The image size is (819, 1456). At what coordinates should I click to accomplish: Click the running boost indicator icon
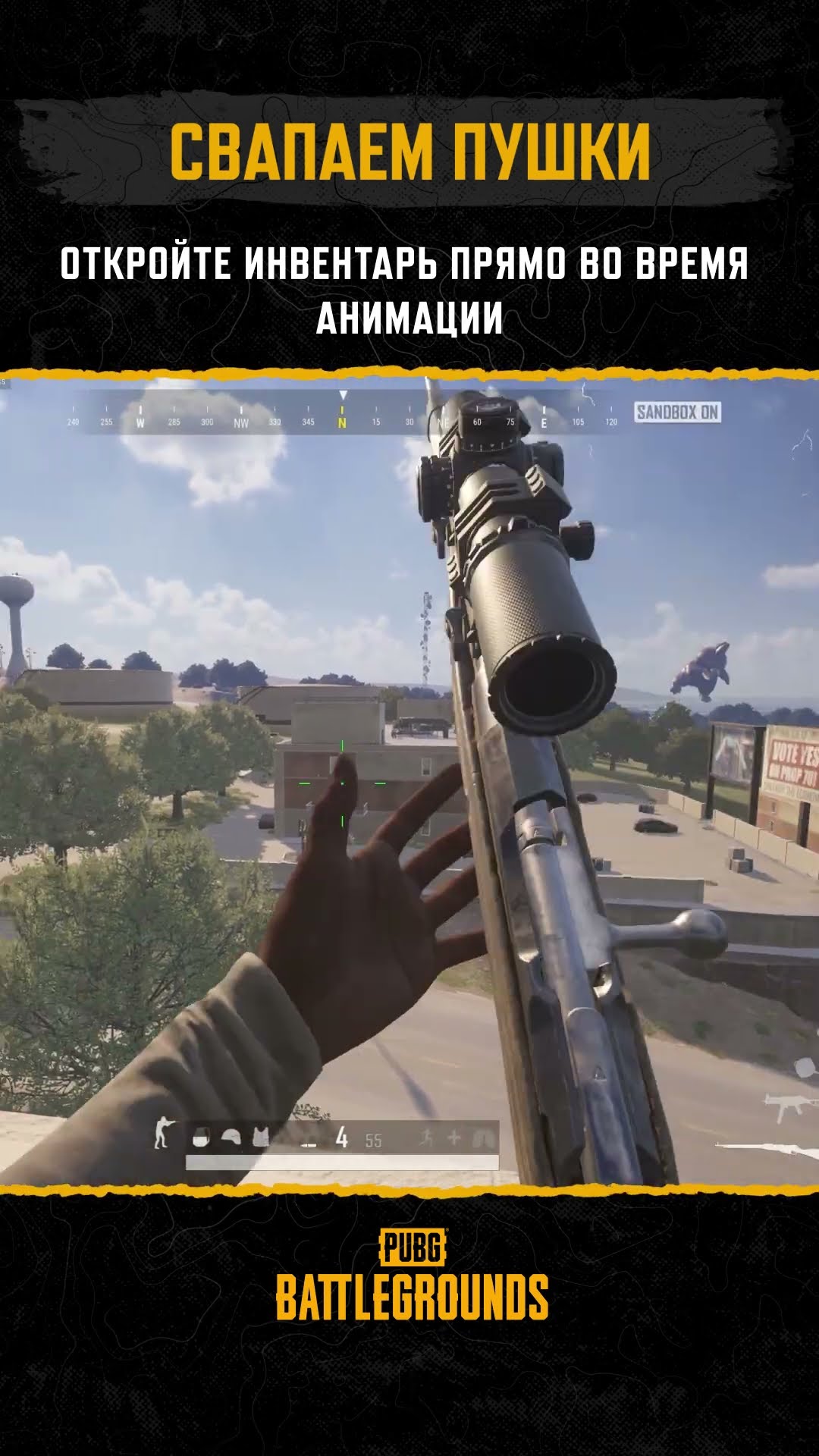[428, 1137]
